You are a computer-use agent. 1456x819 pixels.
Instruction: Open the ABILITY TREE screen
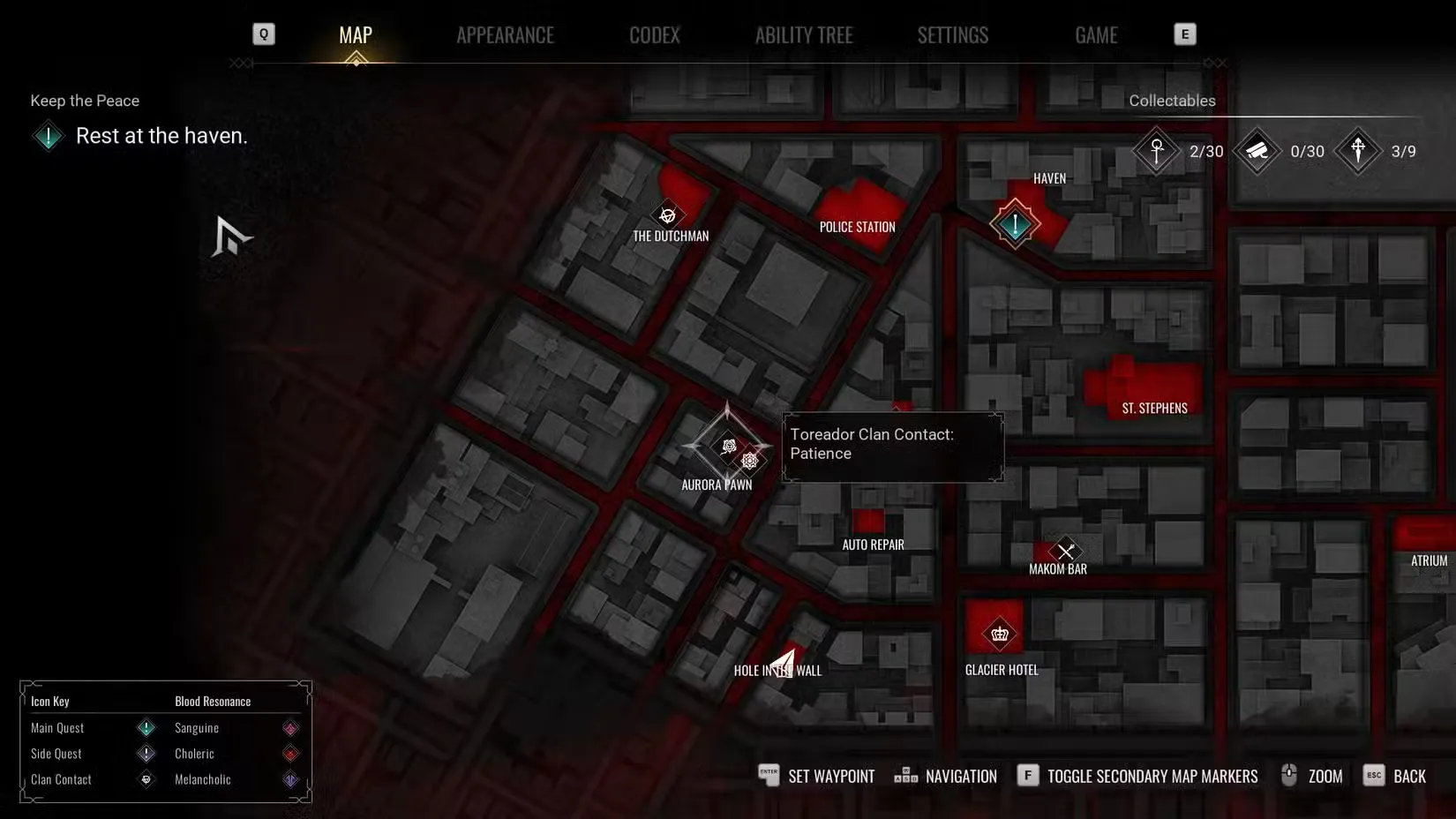[x=804, y=34]
